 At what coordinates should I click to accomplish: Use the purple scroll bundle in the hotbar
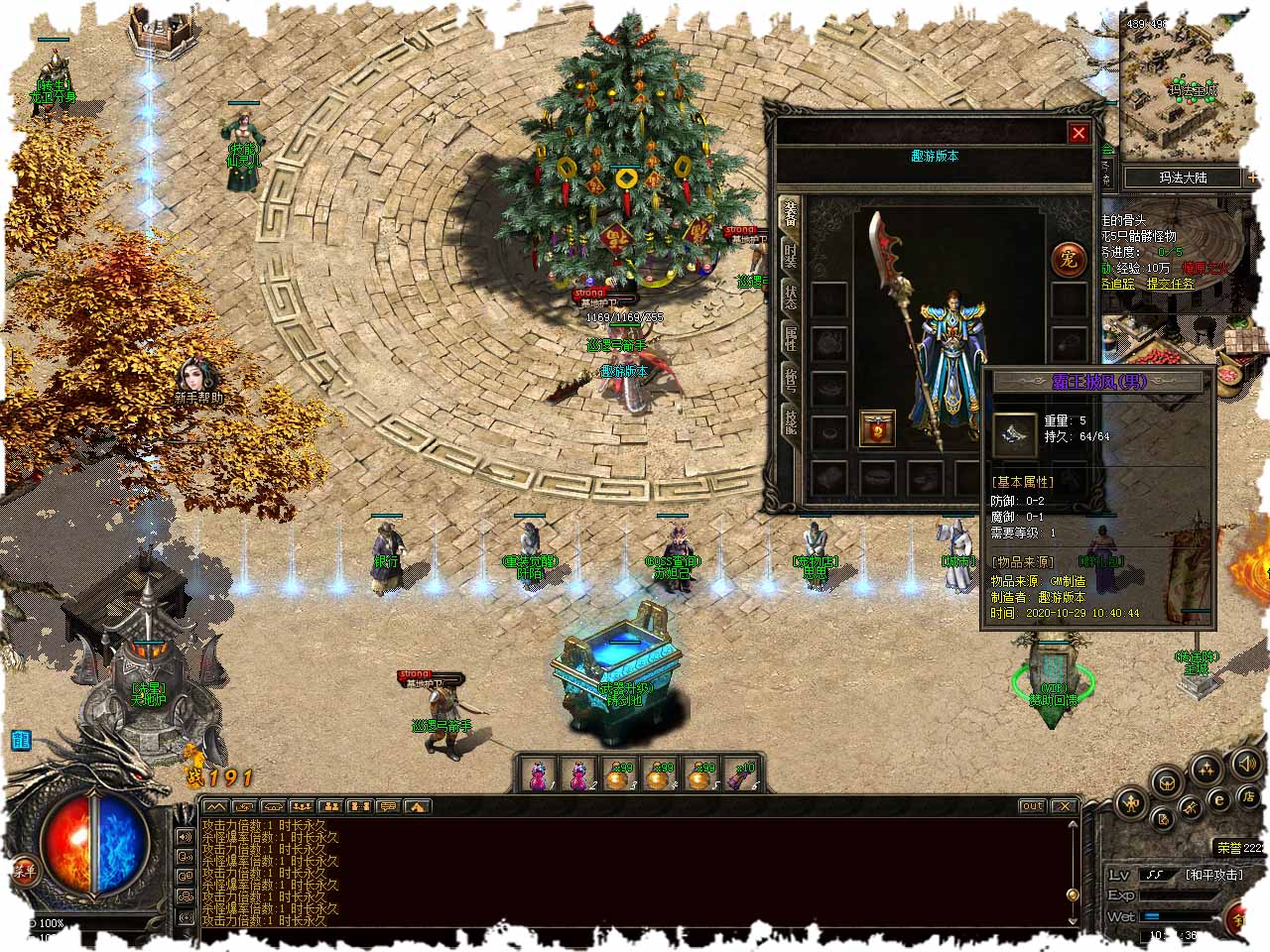click(739, 776)
